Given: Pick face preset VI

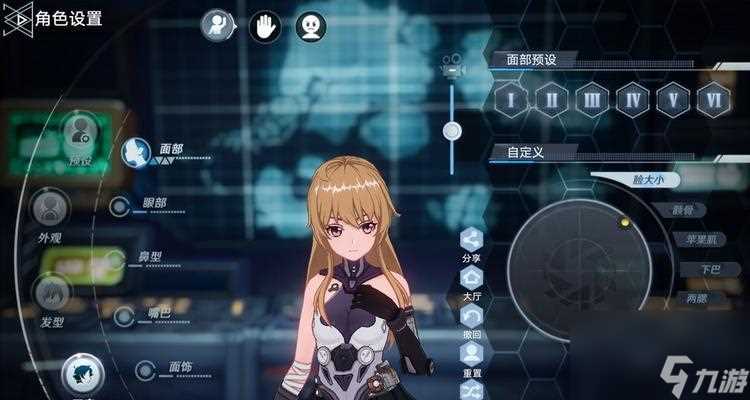Looking at the screenshot, I should 713,100.
